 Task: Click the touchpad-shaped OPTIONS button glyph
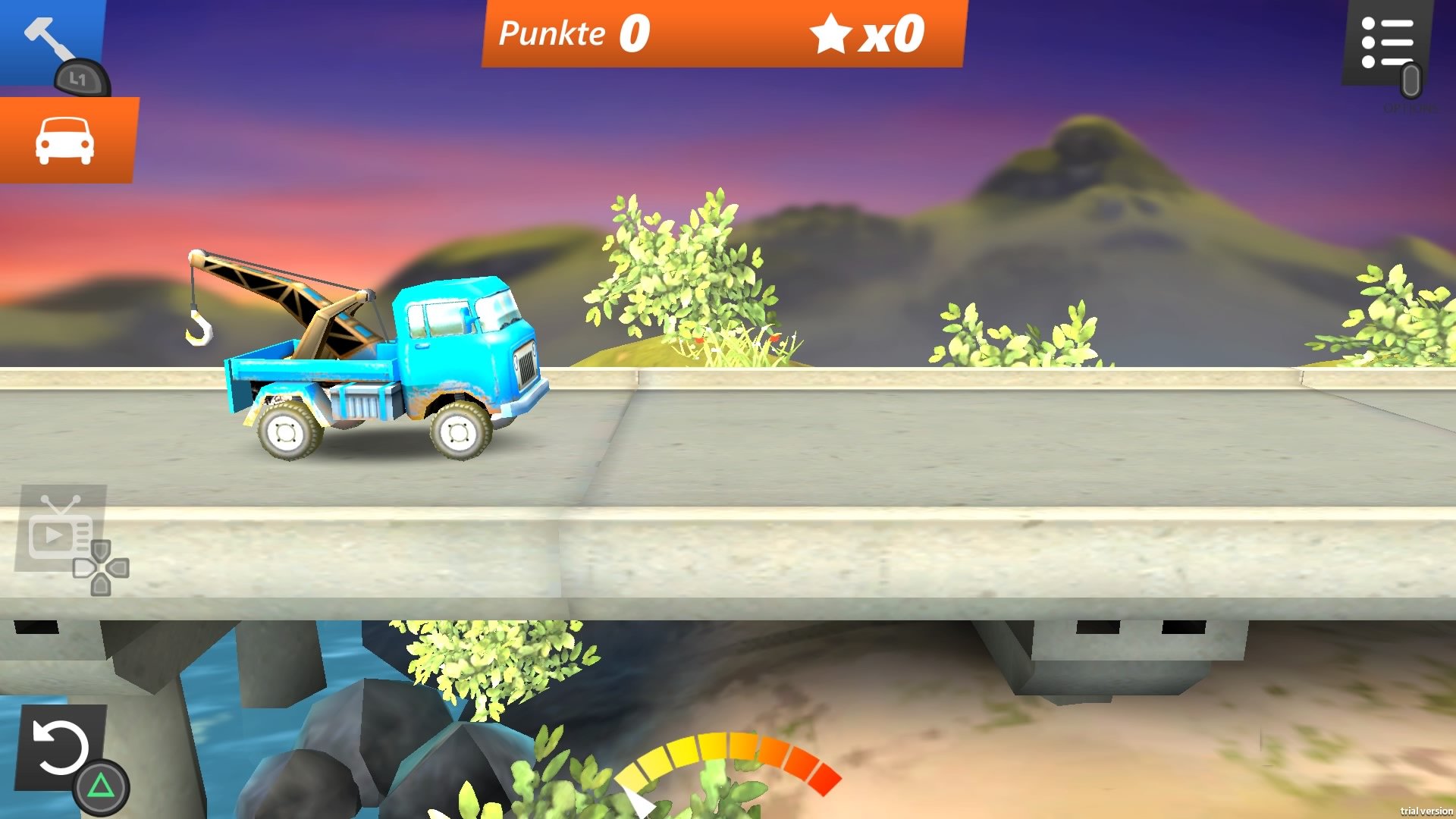[1412, 80]
